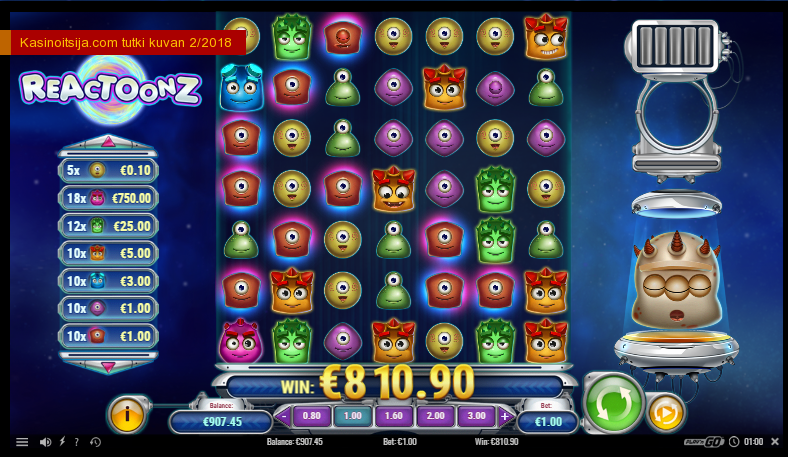The height and width of the screenshot is (457, 788).
Task: Toggle fast play lightning bolt icon
Action: (62, 442)
